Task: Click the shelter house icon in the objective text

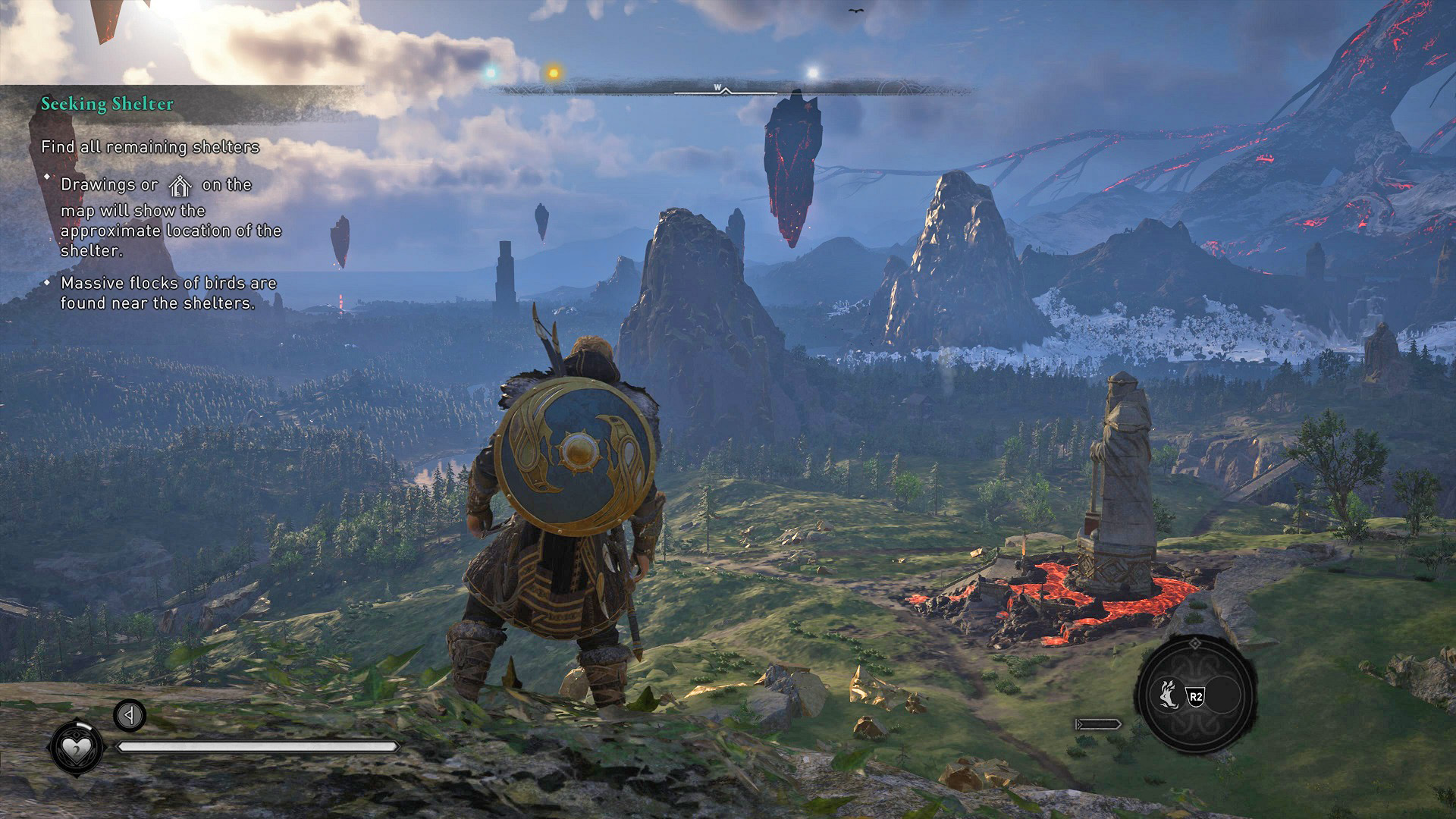Action: click(180, 186)
